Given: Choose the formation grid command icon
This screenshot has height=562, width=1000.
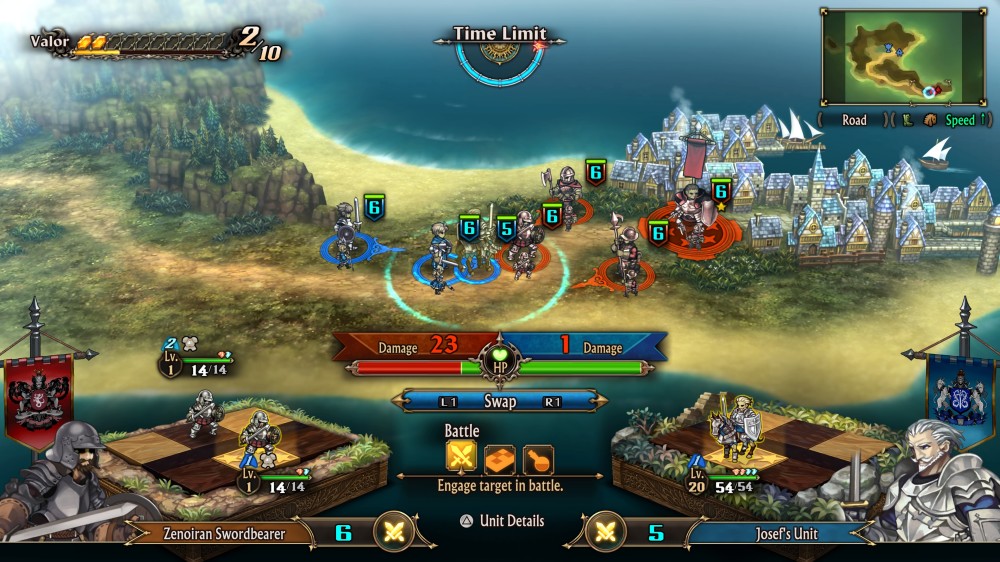Looking at the screenshot, I should tap(499, 458).
